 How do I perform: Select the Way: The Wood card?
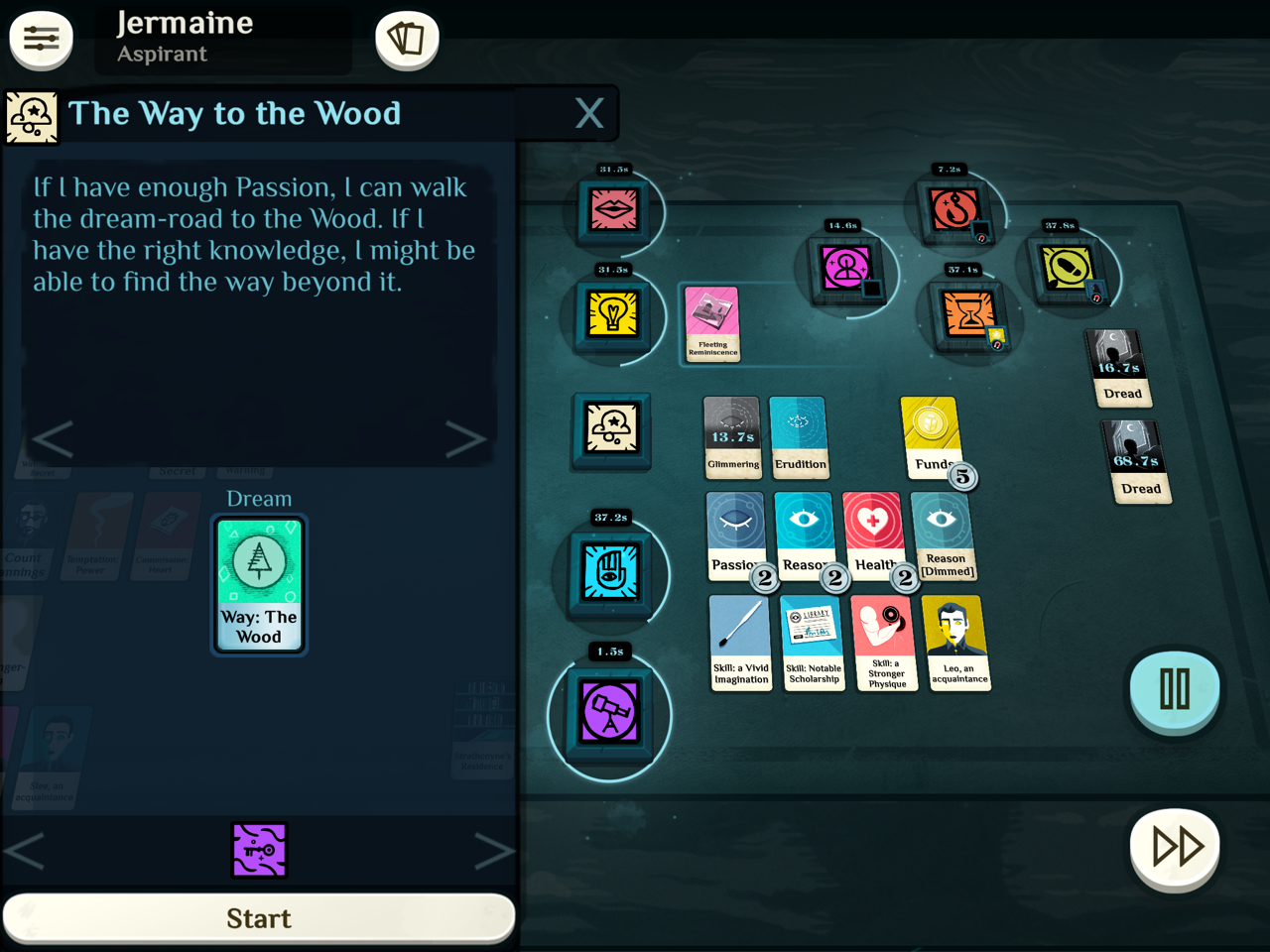pyautogui.click(x=259, y=584)
